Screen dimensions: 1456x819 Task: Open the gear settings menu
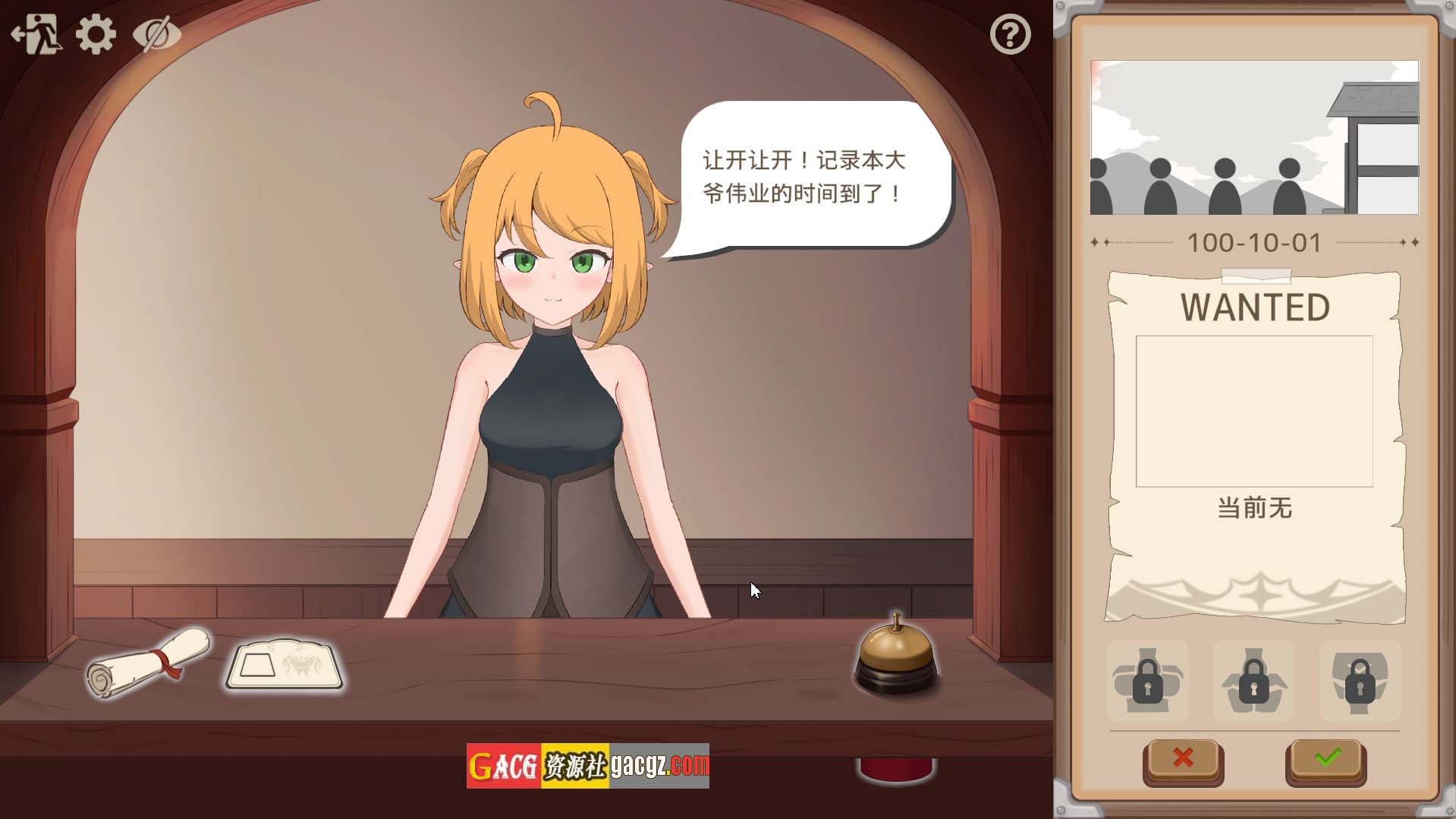[x=96, y=34]
